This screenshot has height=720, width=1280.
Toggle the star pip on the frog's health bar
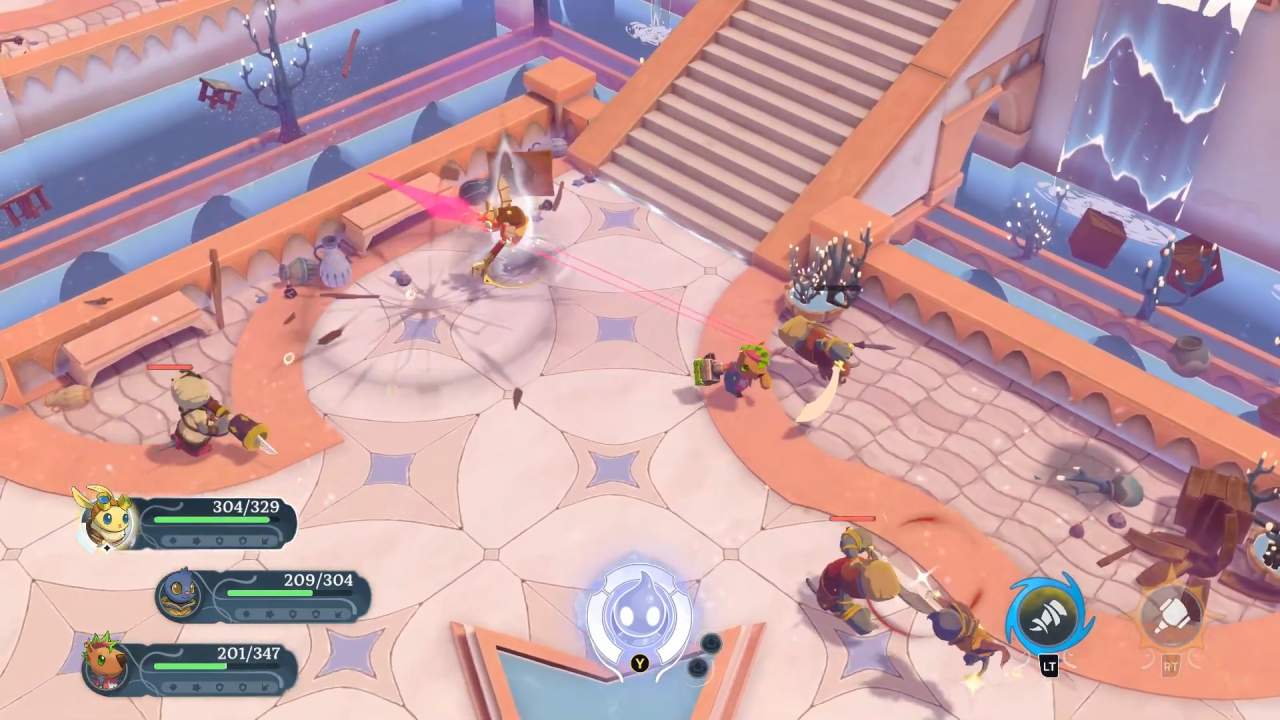pyautogui.click(x=270, y=613)
